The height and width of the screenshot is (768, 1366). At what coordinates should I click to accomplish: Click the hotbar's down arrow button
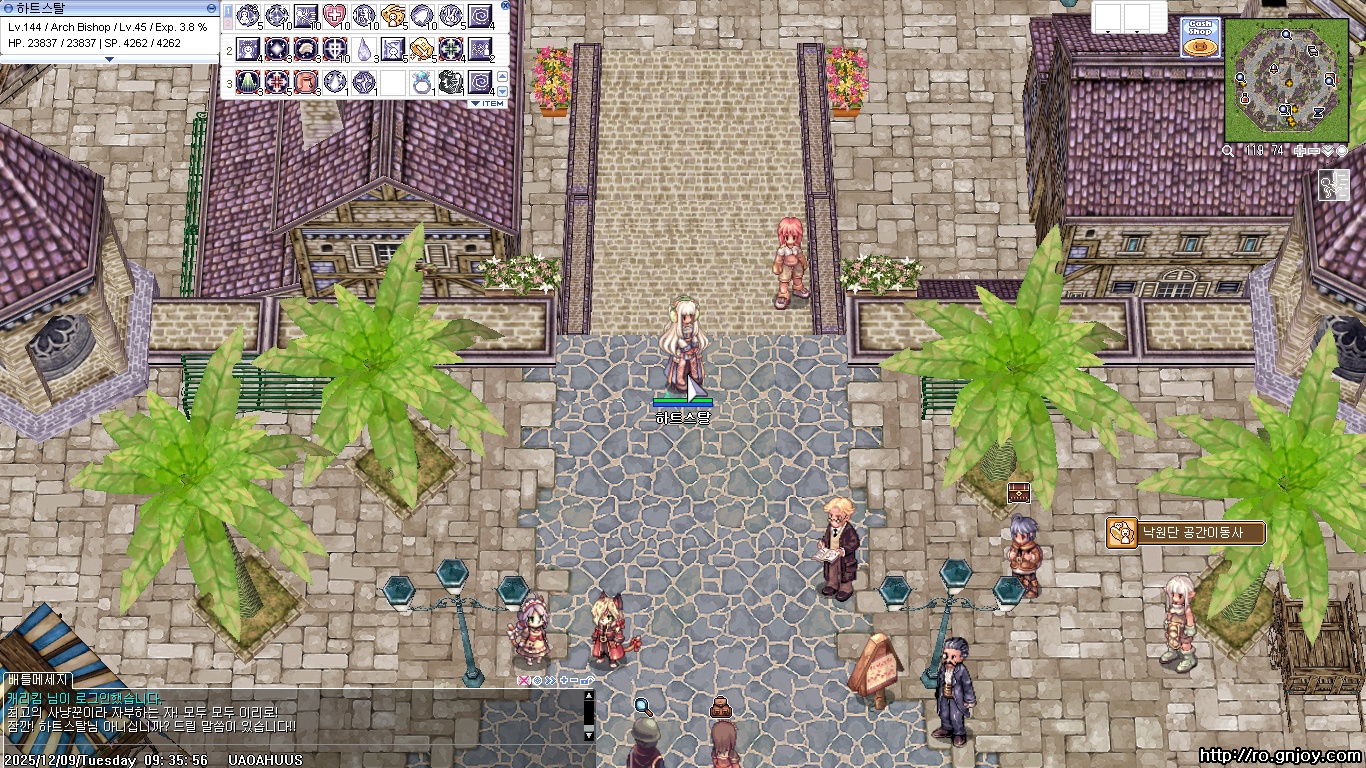tap(503, 91)
